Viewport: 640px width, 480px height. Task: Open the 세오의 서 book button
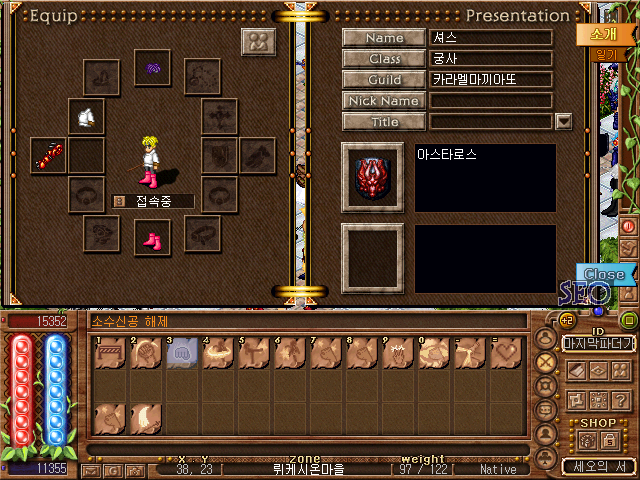[x=598, y=466]
